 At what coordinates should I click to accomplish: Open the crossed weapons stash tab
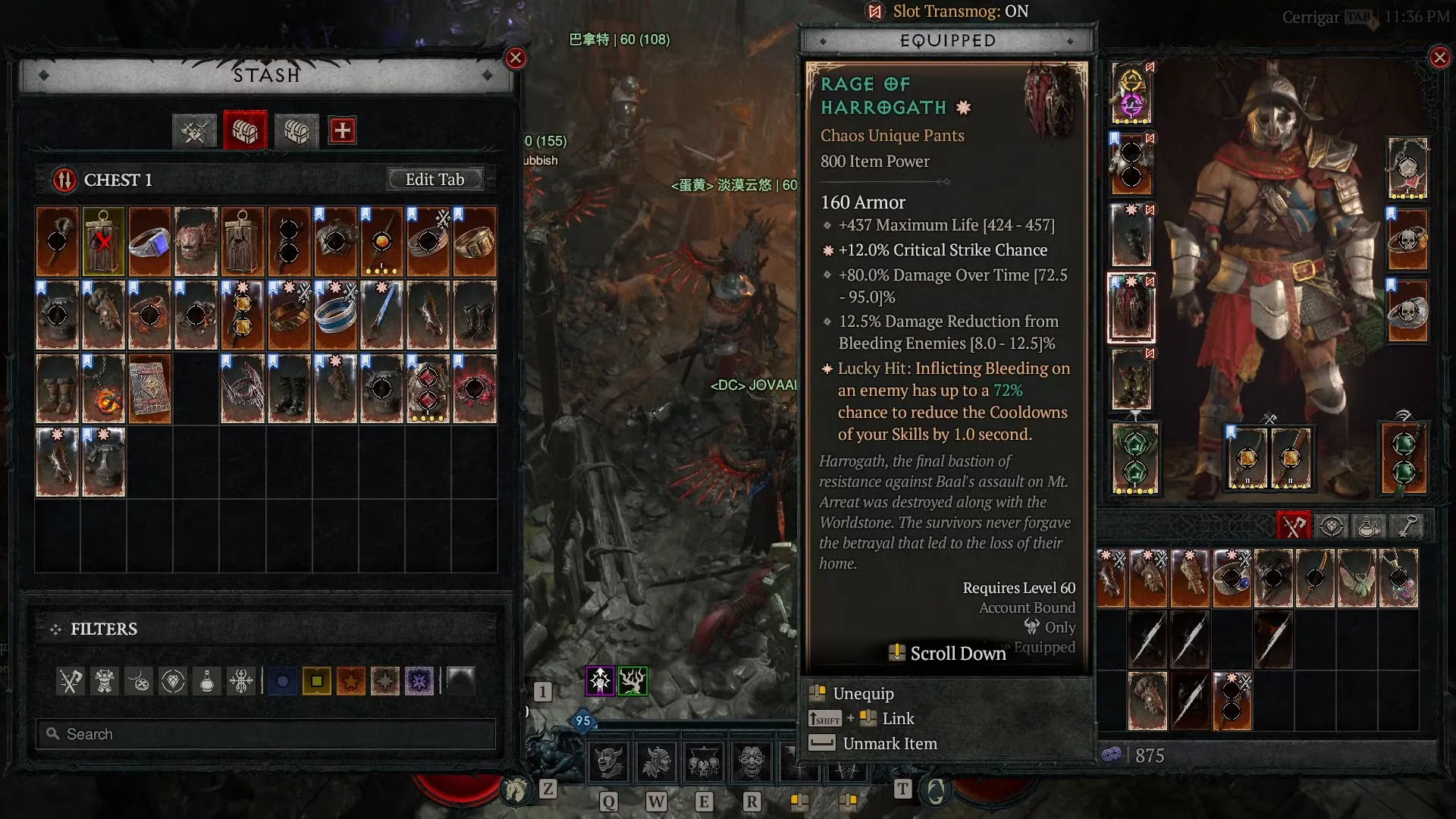tap(194, 131)
